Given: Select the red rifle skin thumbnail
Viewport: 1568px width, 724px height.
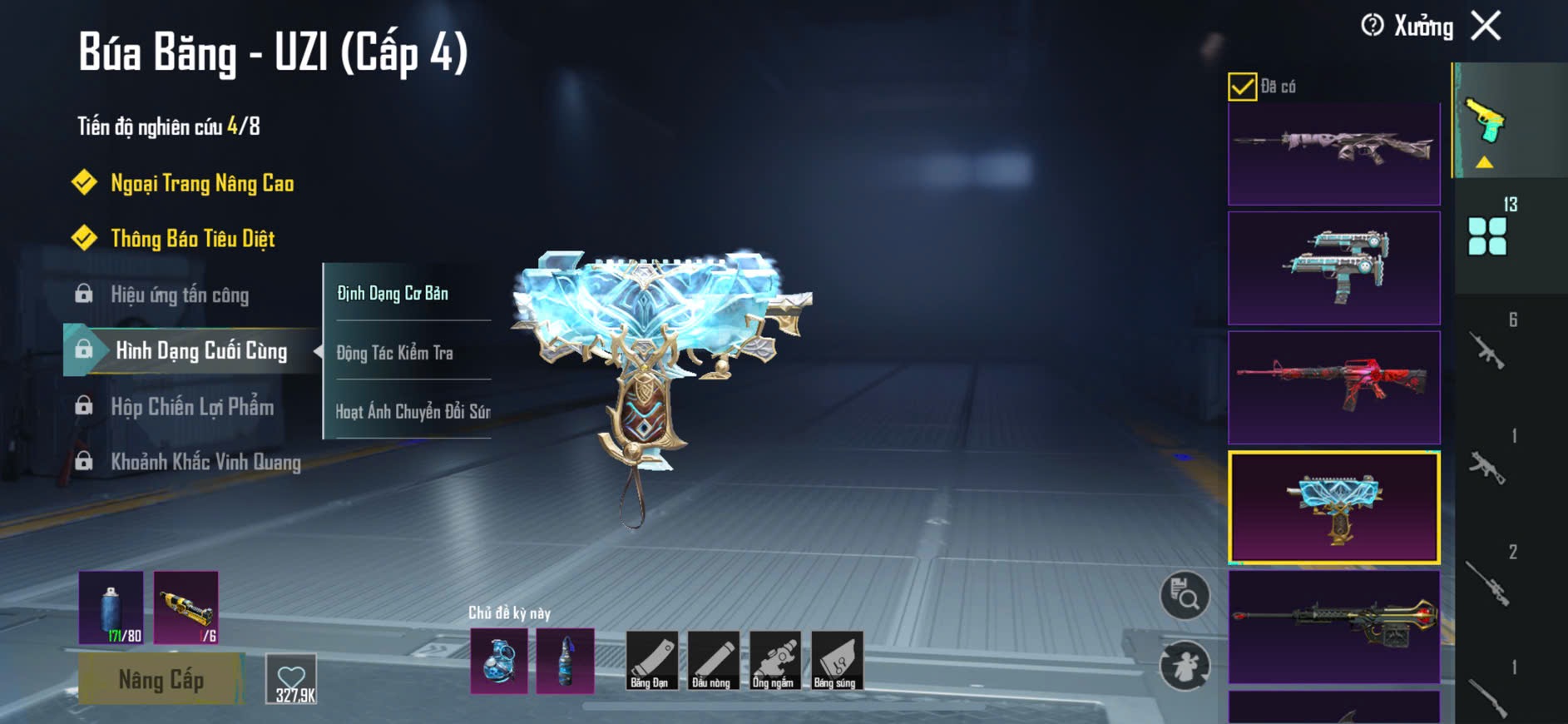Looking at the screenshot, I should pos(1333,387).
